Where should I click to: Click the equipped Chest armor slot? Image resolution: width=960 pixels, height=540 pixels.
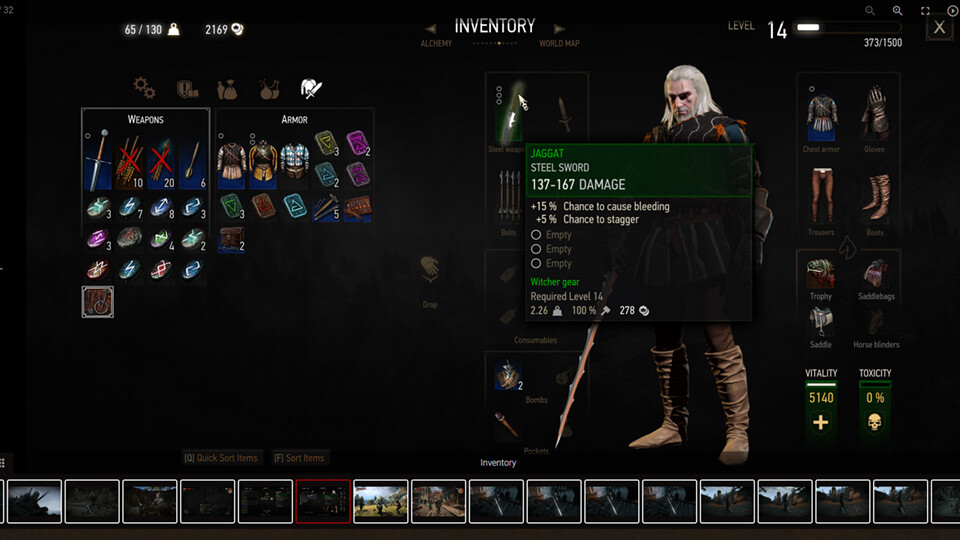[x=822, y=119]
